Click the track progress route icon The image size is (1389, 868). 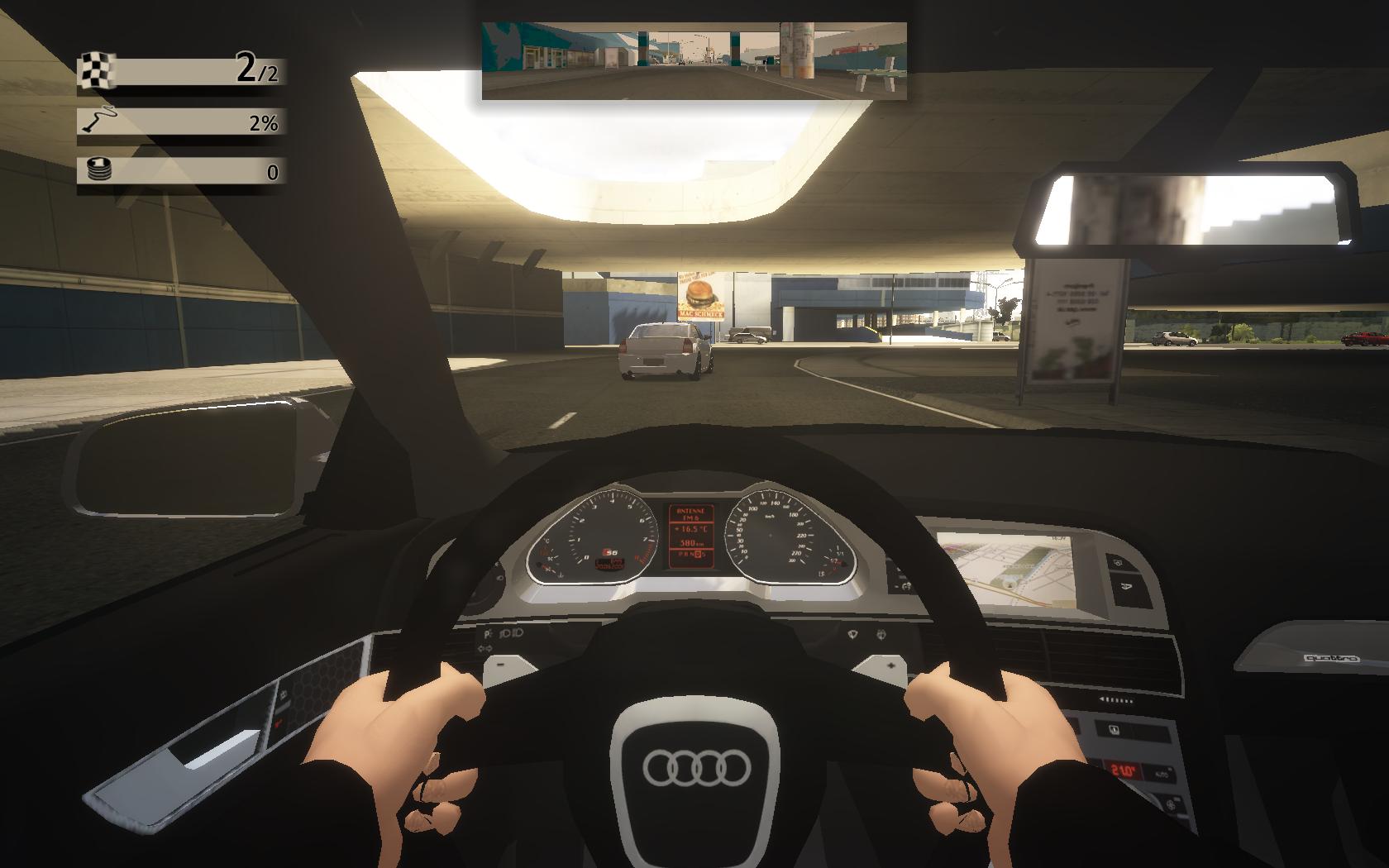98,122
